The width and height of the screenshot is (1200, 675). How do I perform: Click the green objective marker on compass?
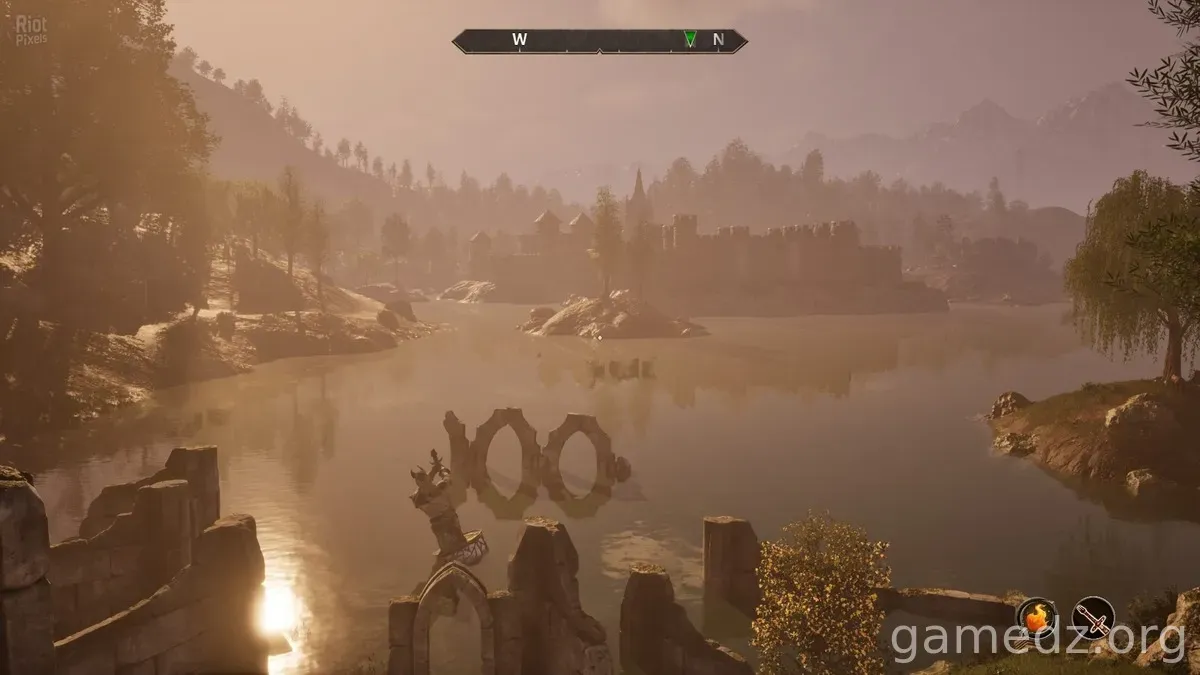tap(689, 39)
